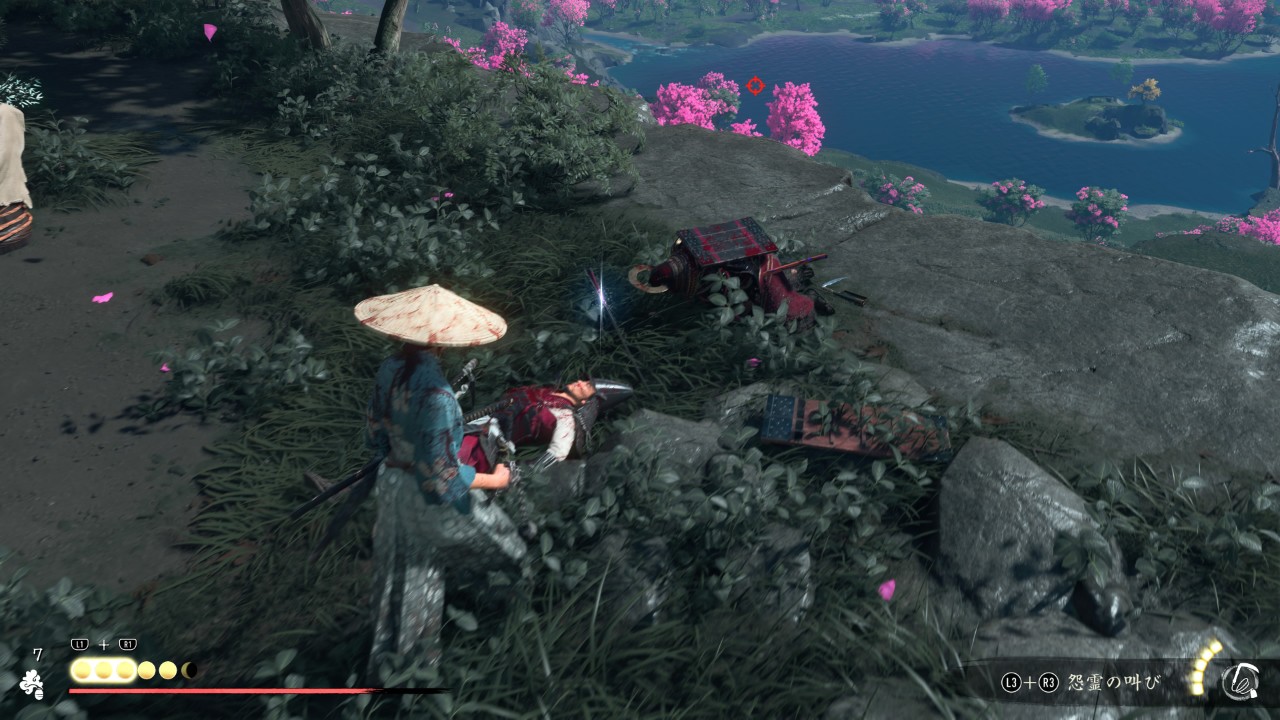This screenshot has width=1280, height=720.
Task: Click the healing item icon showing 7
Action: point(32,682)
